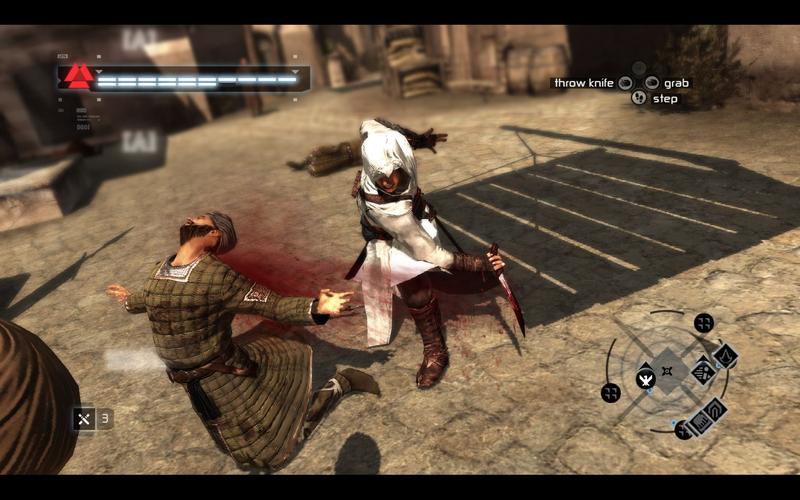This screenshot has height=500, width=800.
Task: Click the minimap compass center
Action: 667,371
